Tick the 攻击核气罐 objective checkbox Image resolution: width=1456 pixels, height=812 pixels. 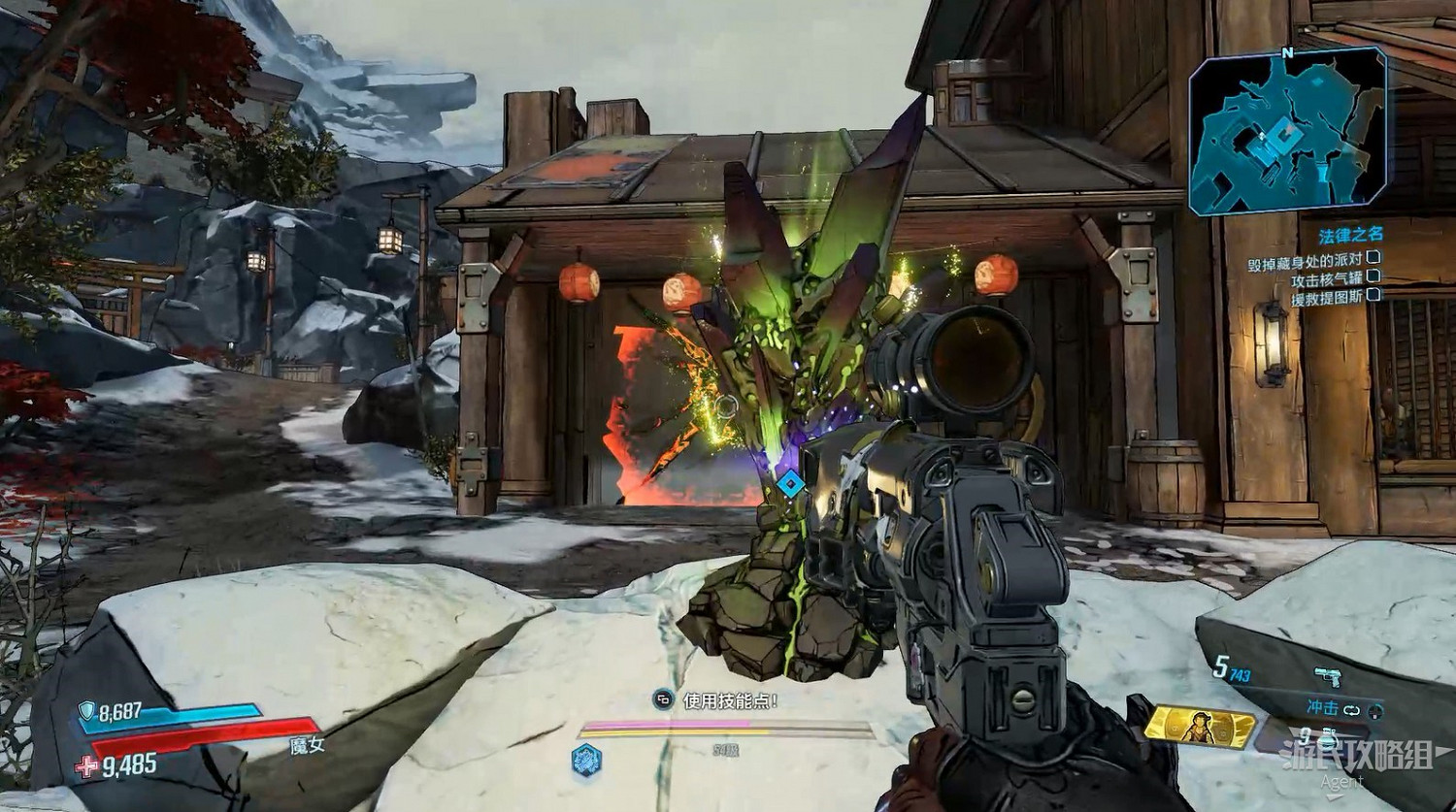click(1373, 277)
